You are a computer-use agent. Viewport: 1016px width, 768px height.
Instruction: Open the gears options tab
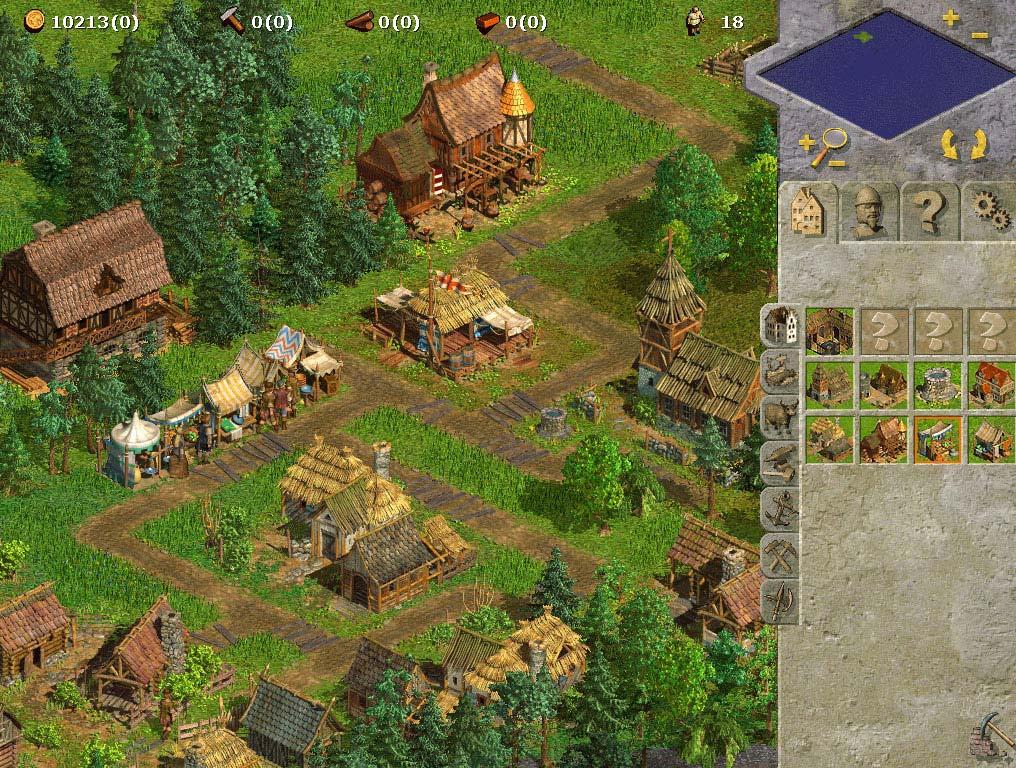tap(989, 210)
